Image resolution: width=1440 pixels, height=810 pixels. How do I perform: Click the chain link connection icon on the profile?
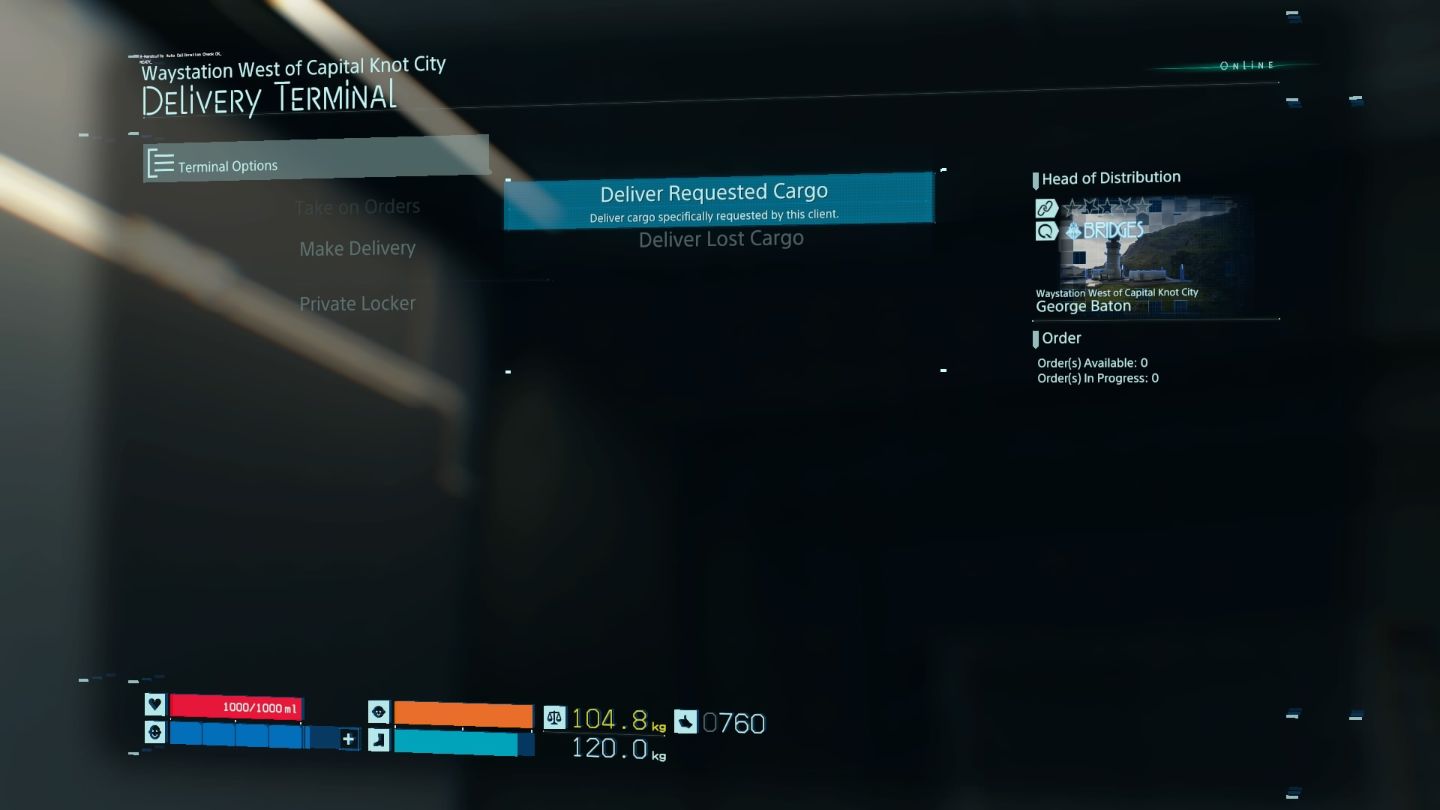coord(1045,208)
